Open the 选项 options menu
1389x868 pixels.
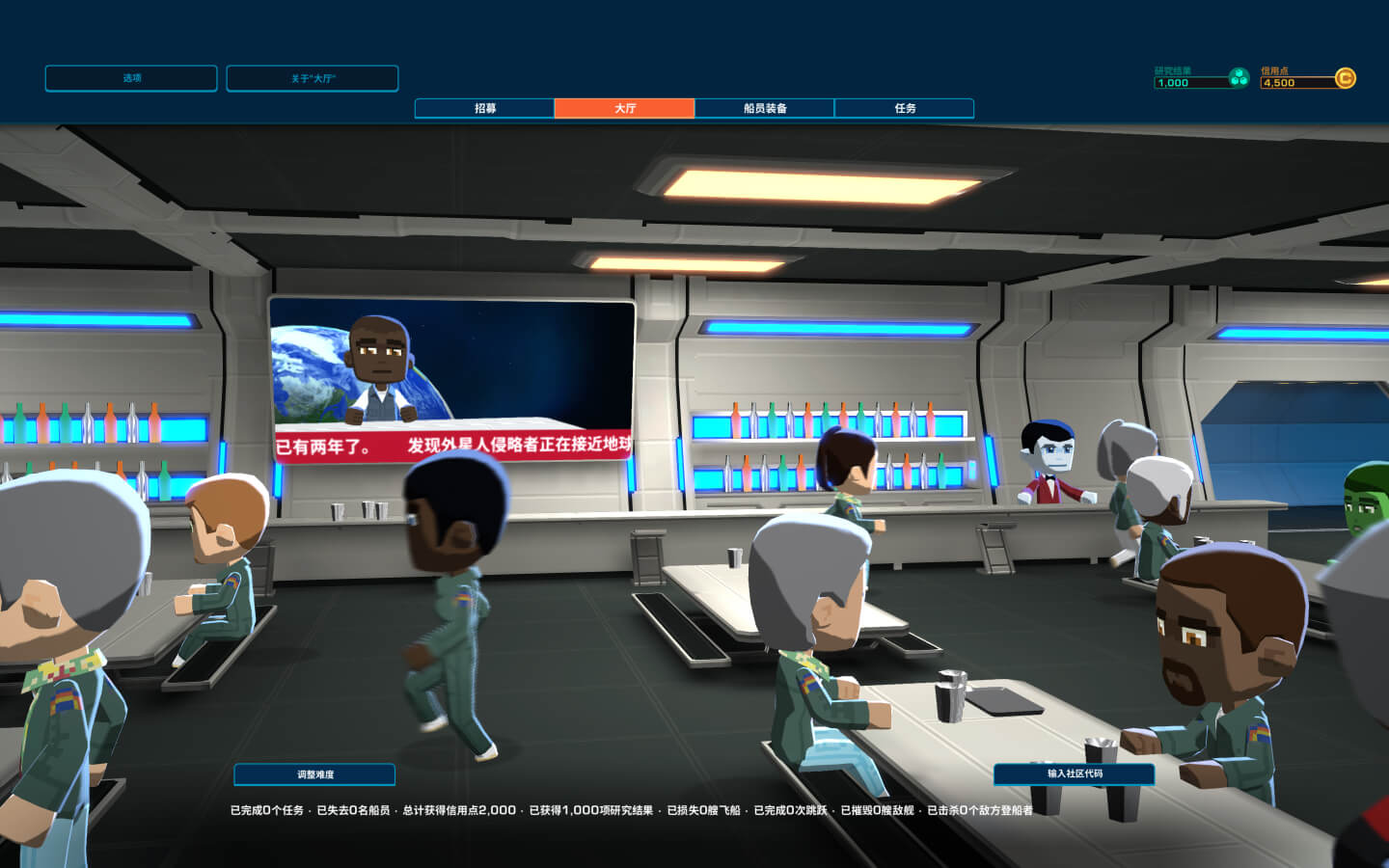[131, 78]
